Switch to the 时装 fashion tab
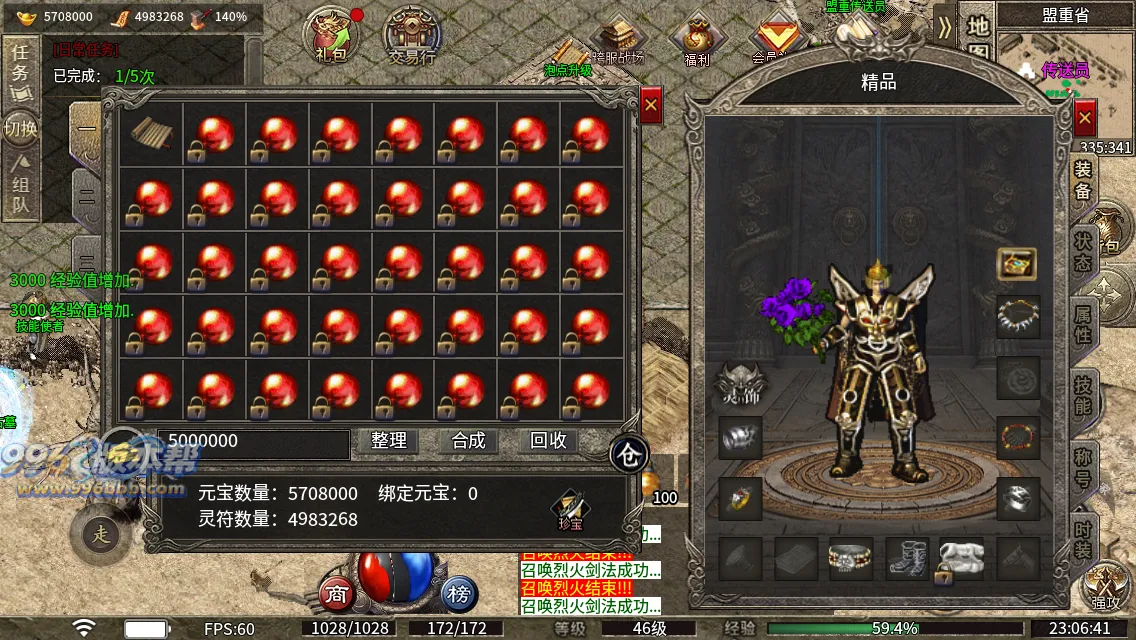 (1083, 537)
